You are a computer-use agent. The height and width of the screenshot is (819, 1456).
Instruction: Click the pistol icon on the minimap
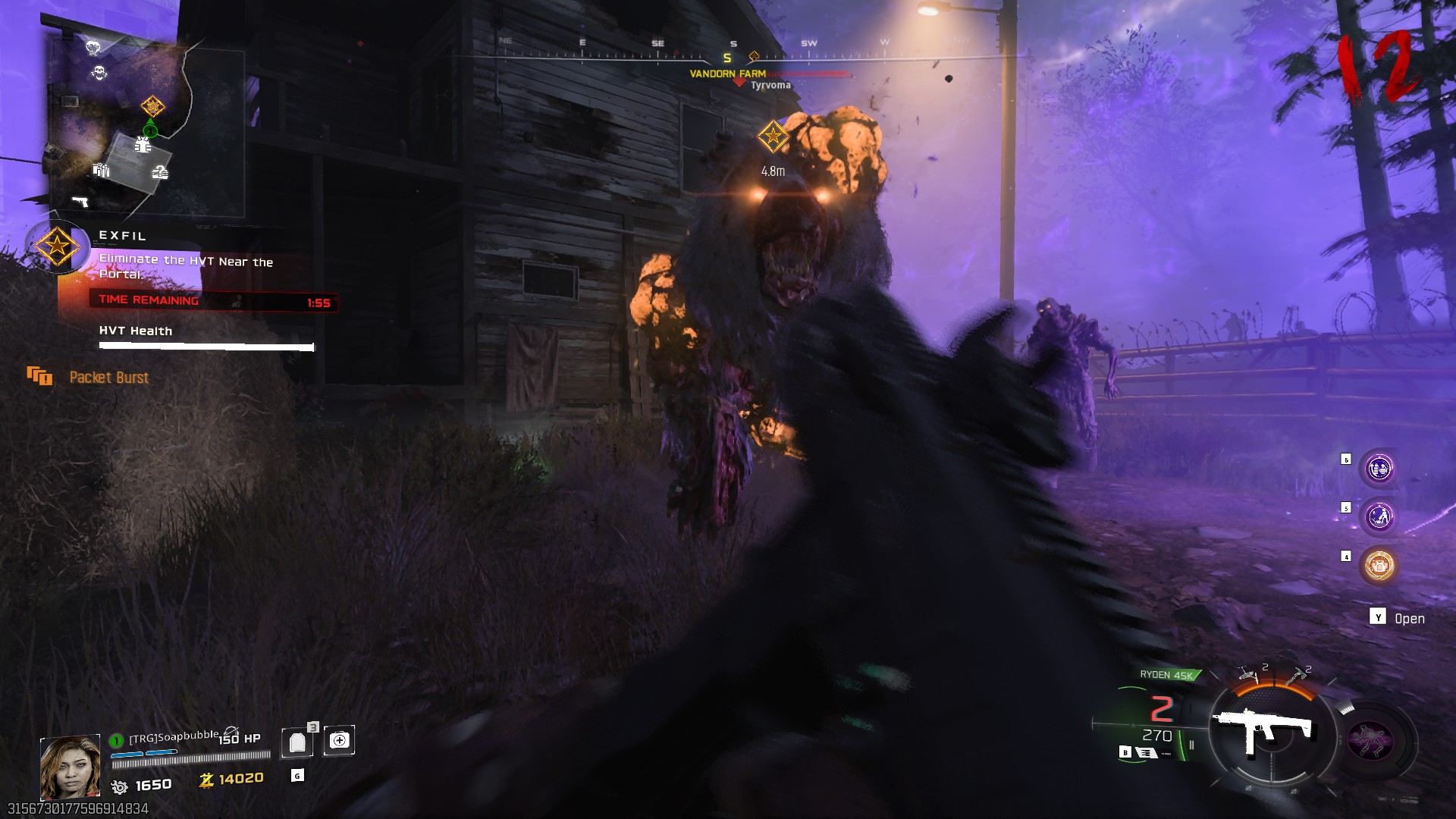pyautogui.click(x=80, y=201)
